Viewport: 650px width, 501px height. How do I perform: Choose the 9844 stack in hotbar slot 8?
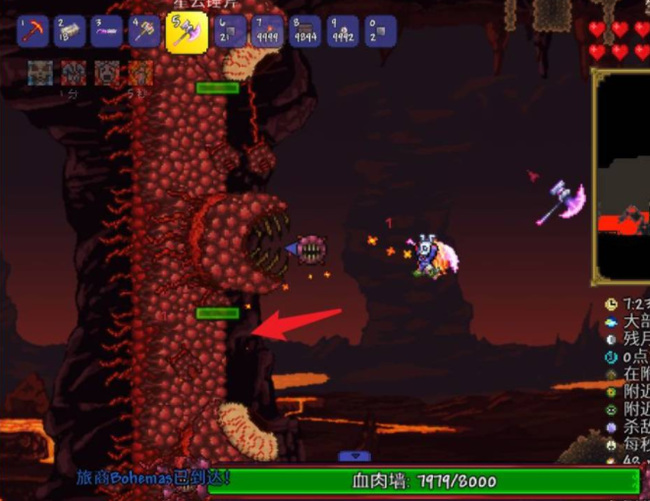tap(306, 31)
